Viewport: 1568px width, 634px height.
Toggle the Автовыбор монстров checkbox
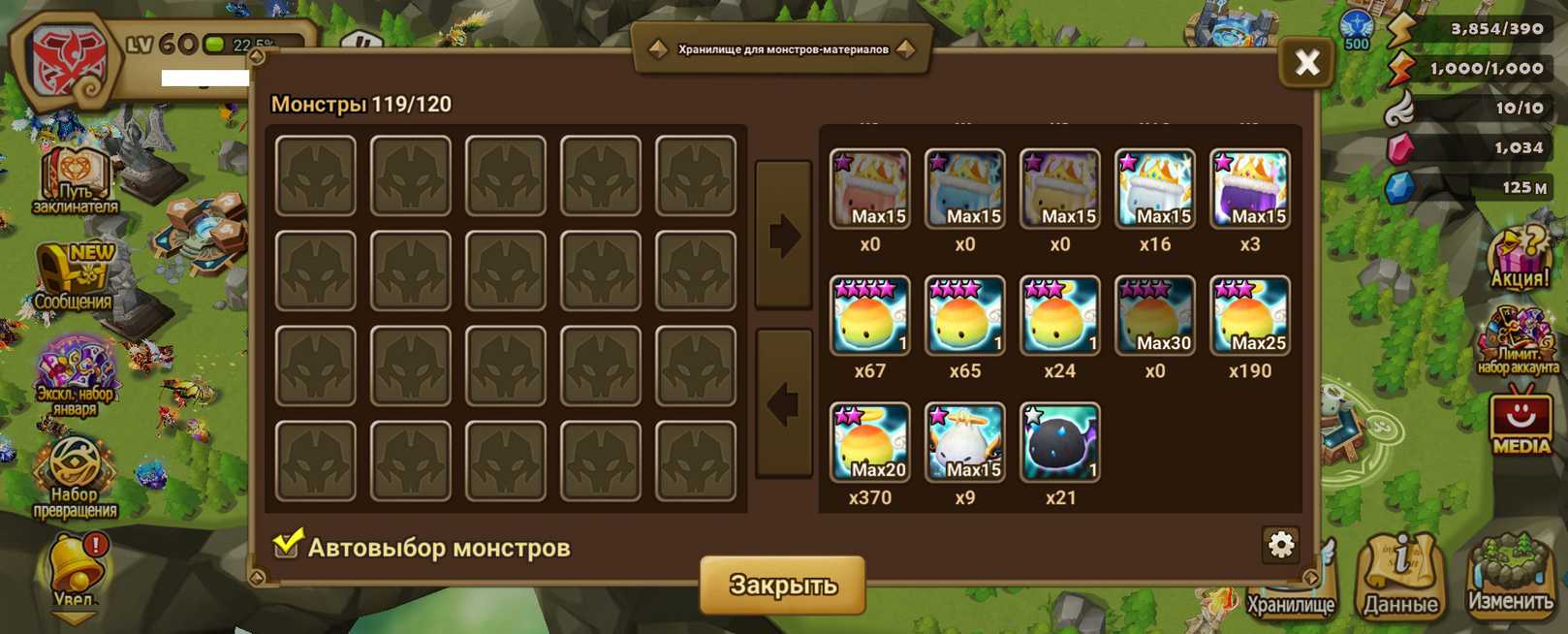[287, 545]
